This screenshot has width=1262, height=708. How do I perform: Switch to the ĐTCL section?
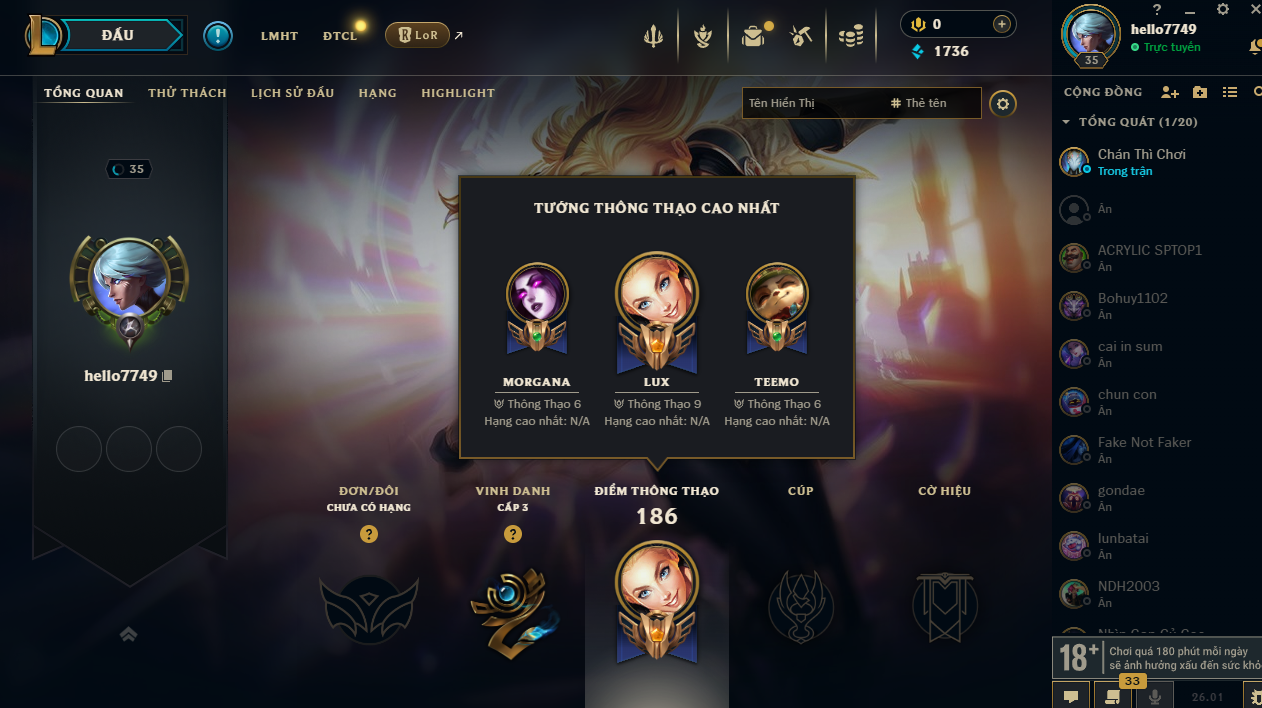coord(340,36)
